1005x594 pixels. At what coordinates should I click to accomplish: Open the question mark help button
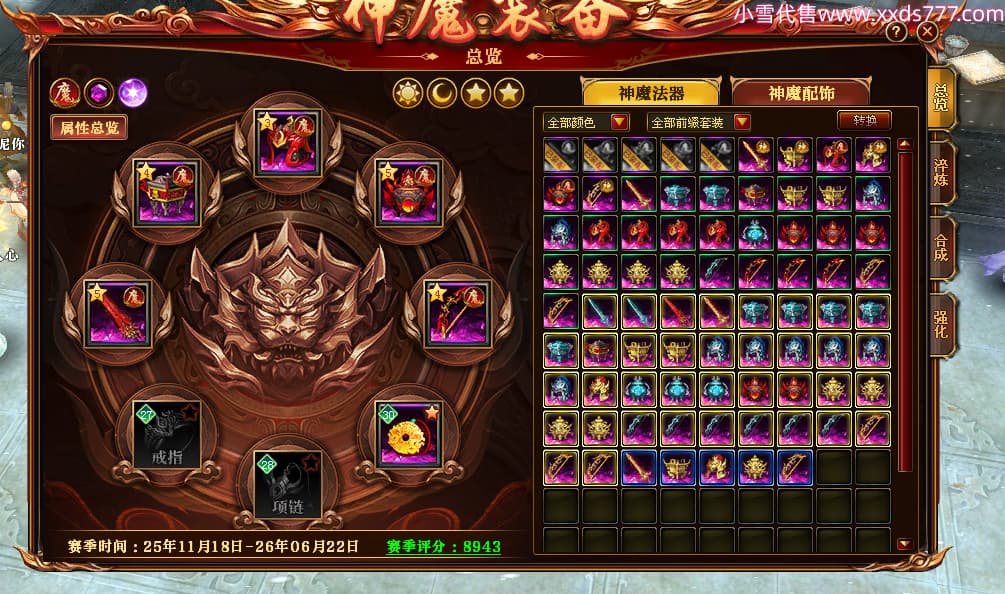pos(896,32)
